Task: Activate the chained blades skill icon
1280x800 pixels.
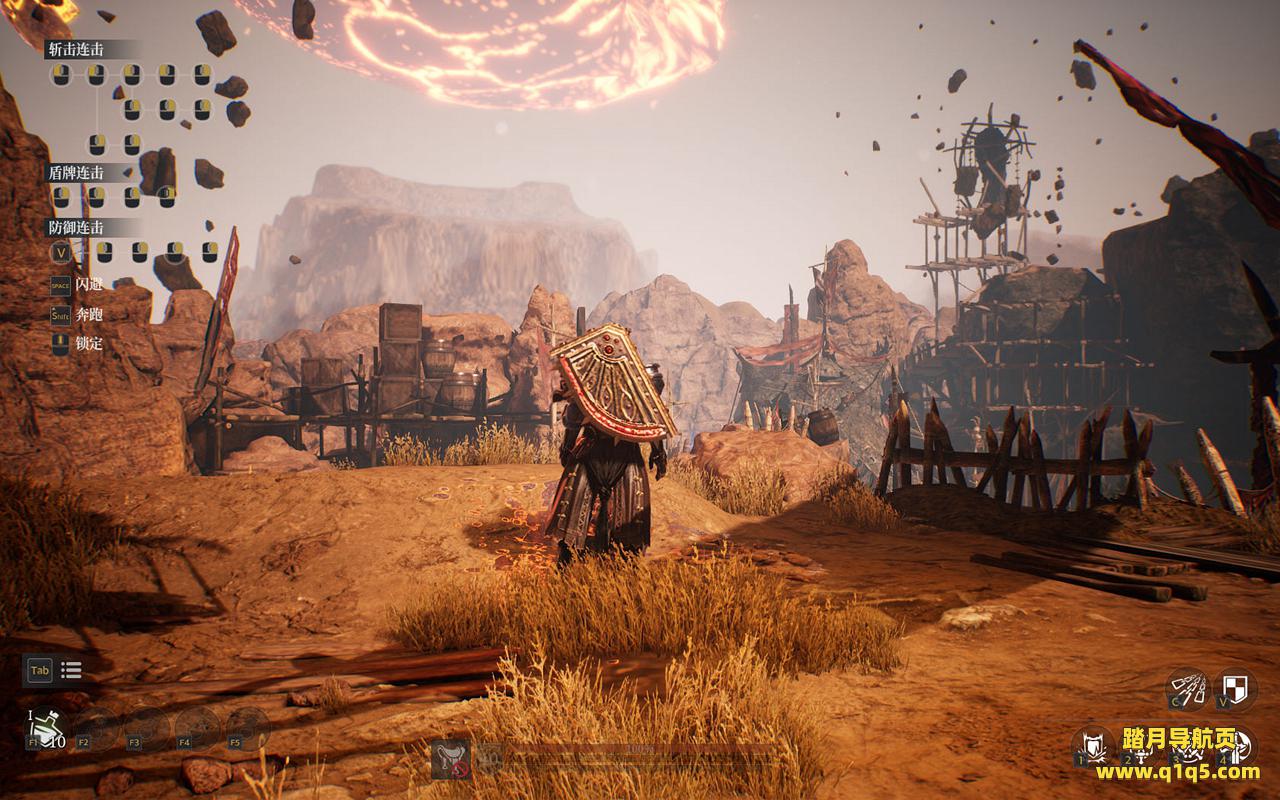Action: coord(1187,690)
